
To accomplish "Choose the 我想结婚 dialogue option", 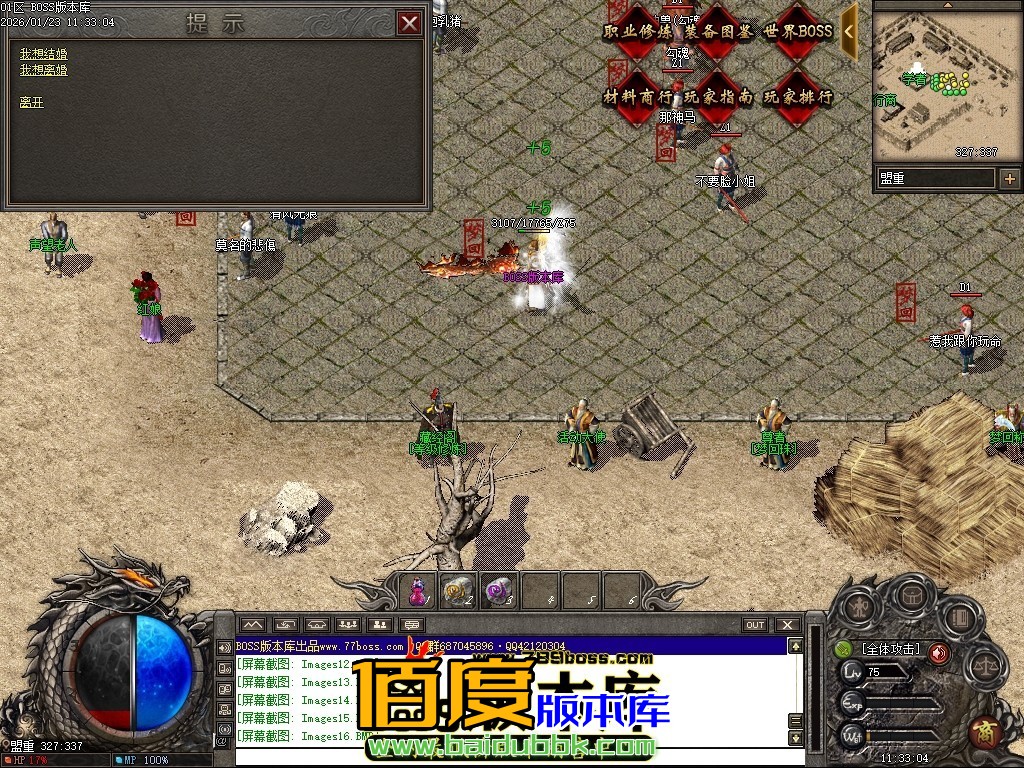I will tap(43, 53).
